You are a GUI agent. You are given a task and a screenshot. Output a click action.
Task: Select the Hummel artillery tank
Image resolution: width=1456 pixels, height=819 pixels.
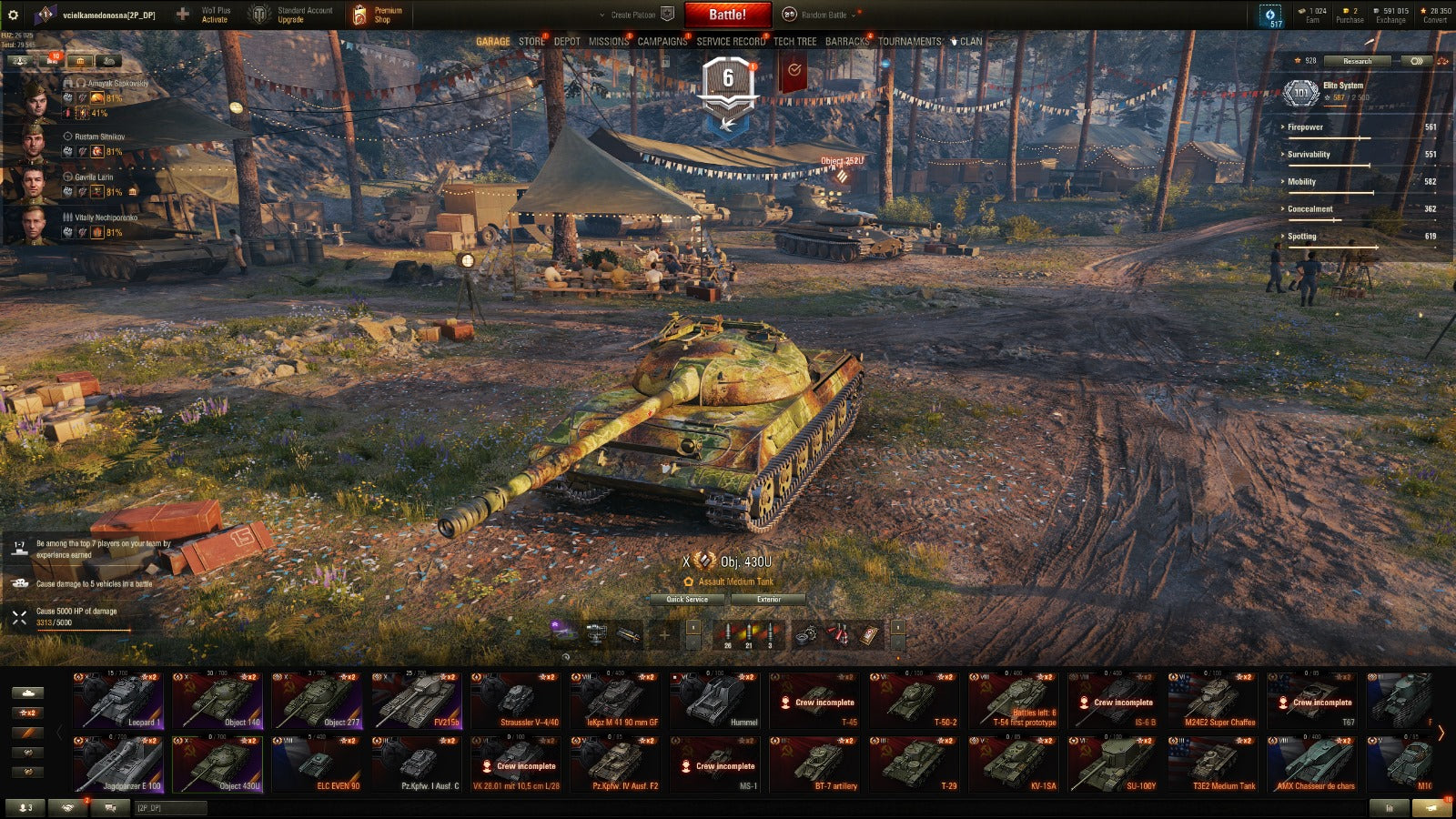[715, 701]
